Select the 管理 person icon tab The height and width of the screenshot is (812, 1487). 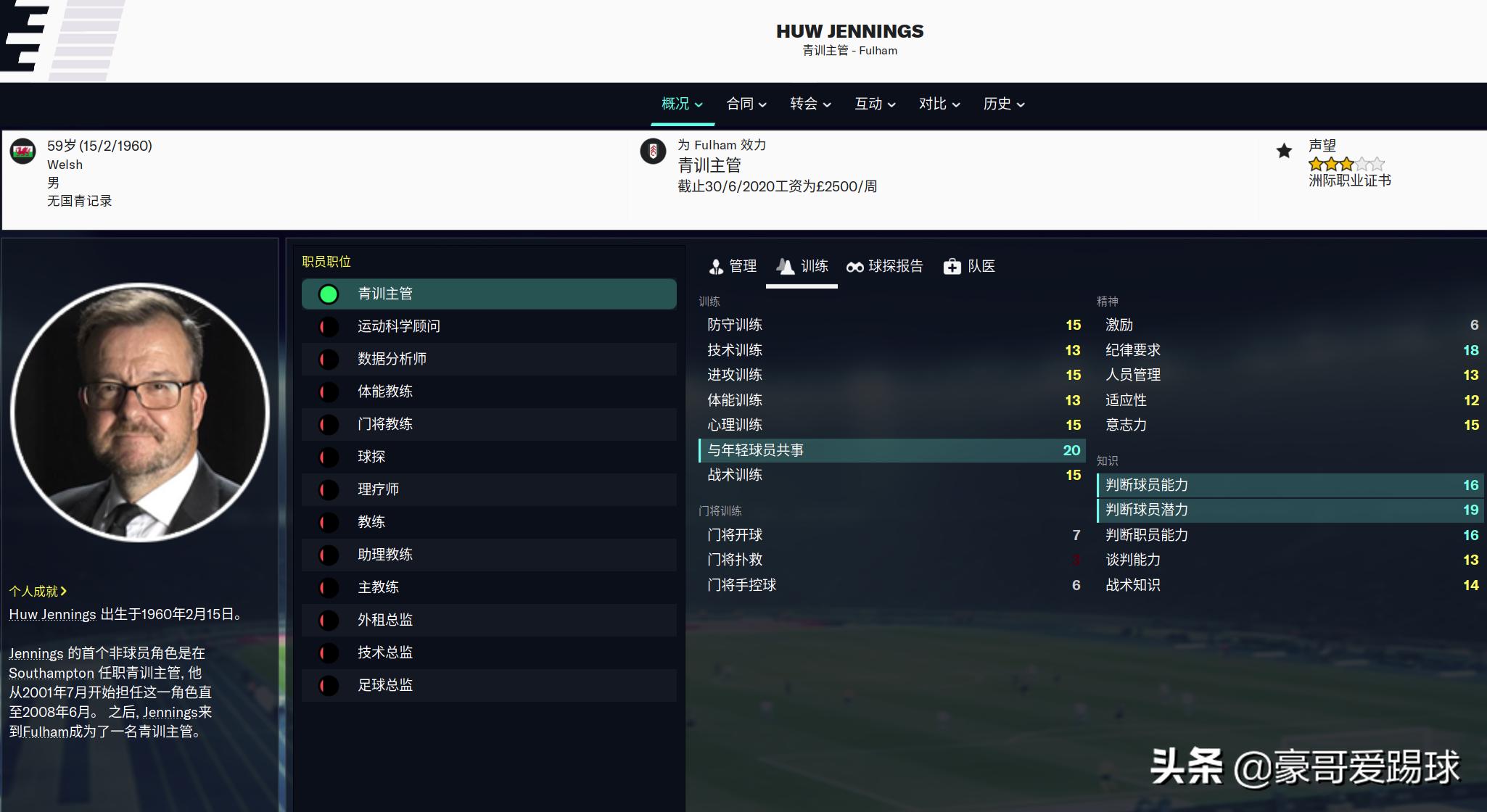[x=733, y=267]
